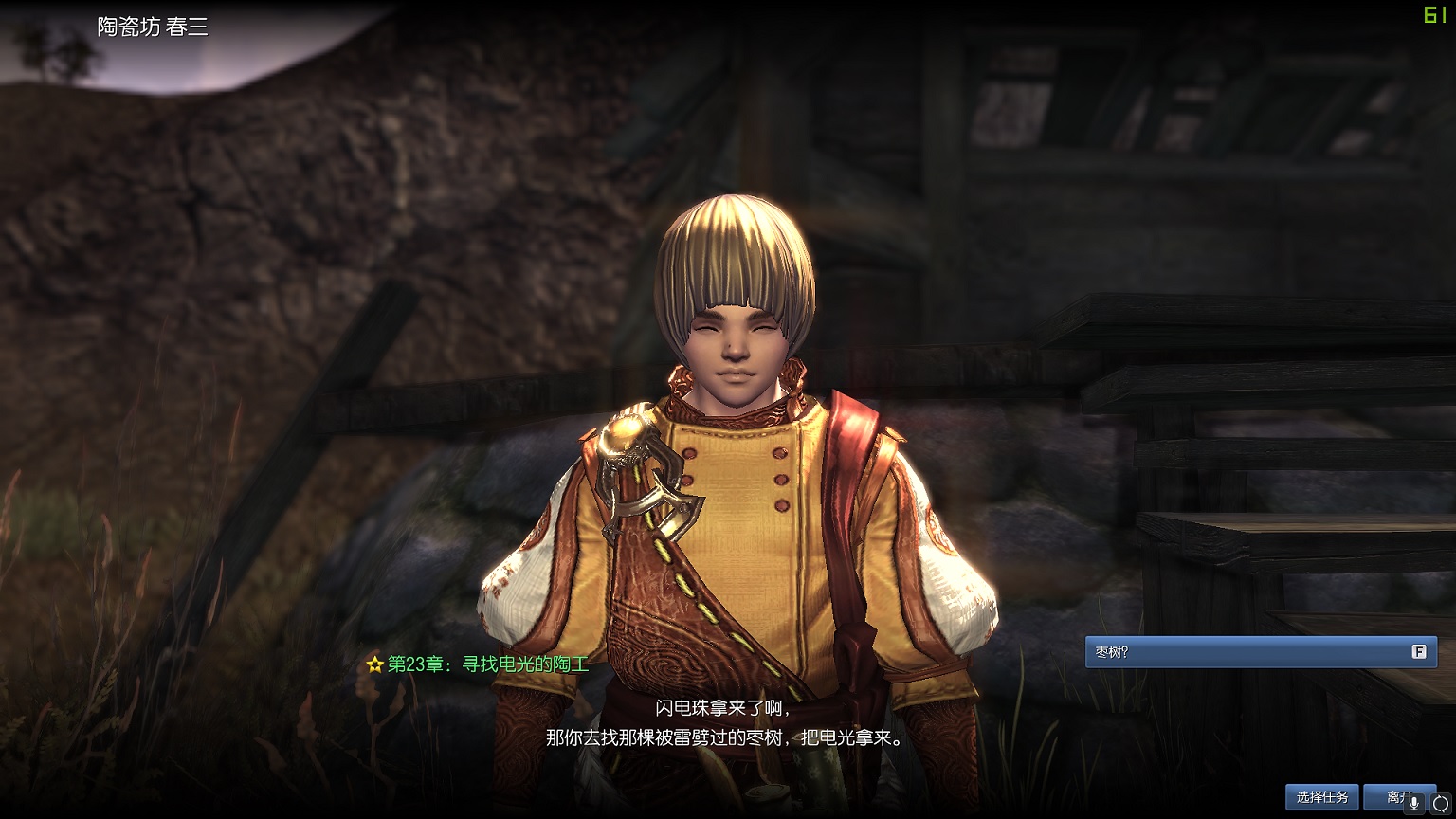Open the 选择任务 quest selection button

click(1321, 797)
